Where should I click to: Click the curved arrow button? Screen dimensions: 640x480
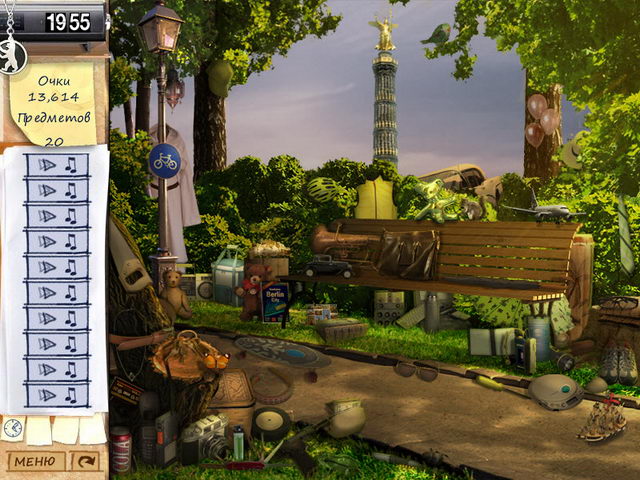point(86,461)
